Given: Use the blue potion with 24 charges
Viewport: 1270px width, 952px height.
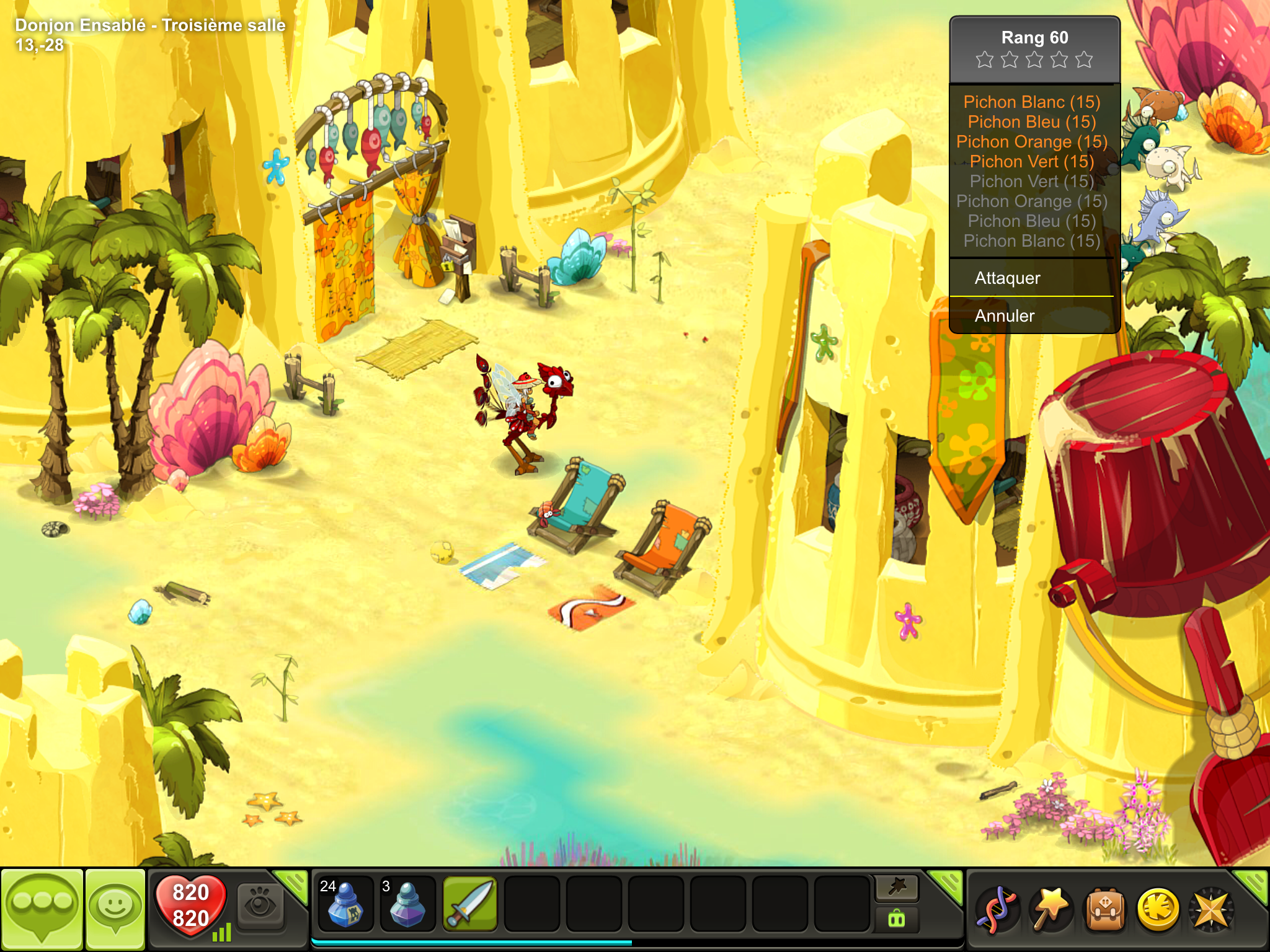Looking at the screenshot, I should pyautogui.click(x=345, y=904).
